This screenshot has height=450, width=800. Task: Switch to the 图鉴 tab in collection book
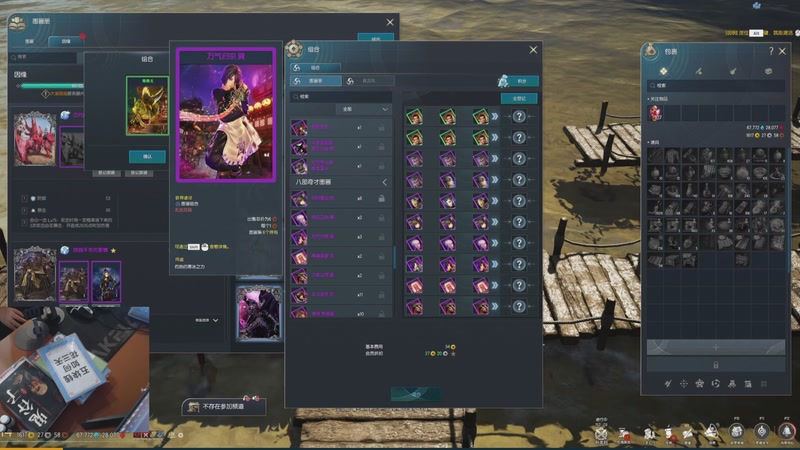coord(30,42)
